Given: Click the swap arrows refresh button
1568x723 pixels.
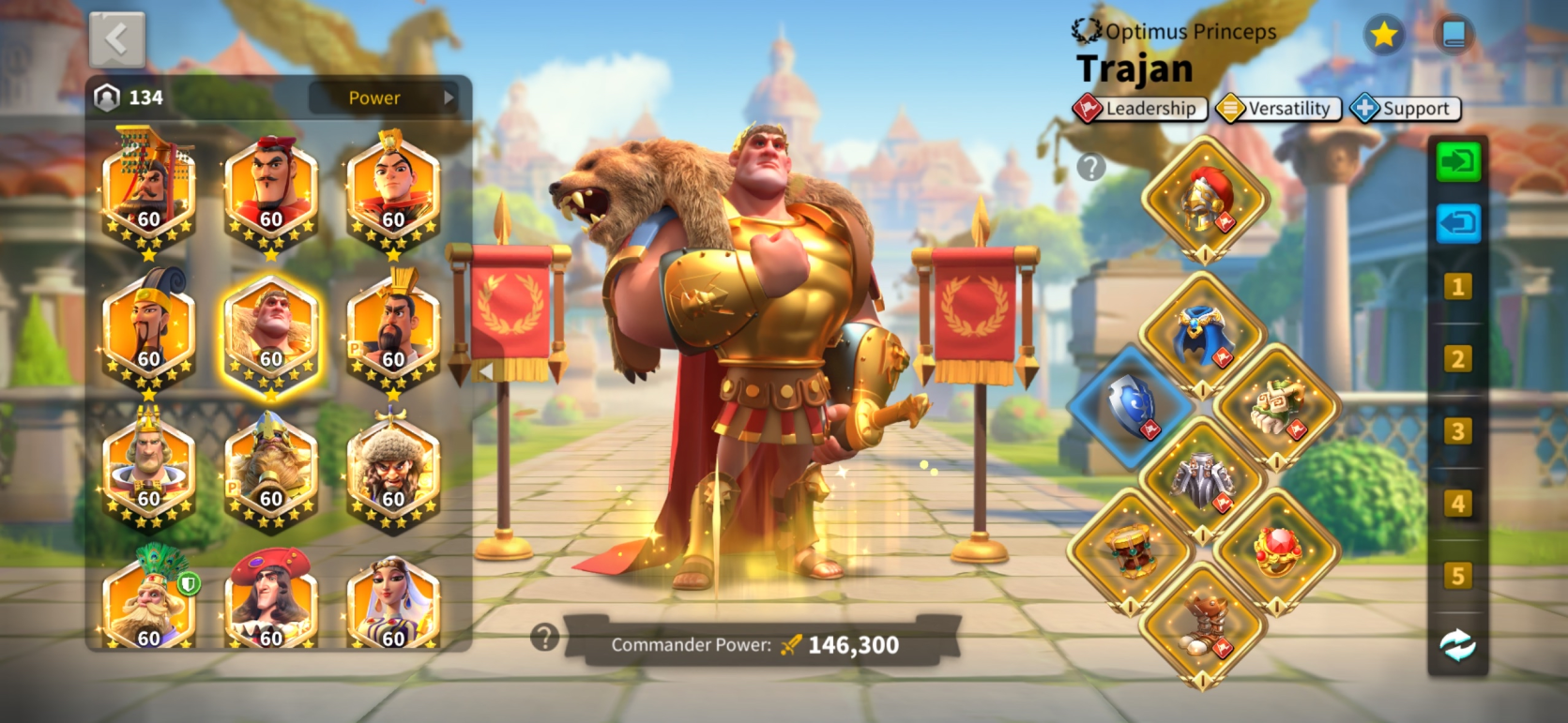Looking at the screenshot, I should (1457, 645).
